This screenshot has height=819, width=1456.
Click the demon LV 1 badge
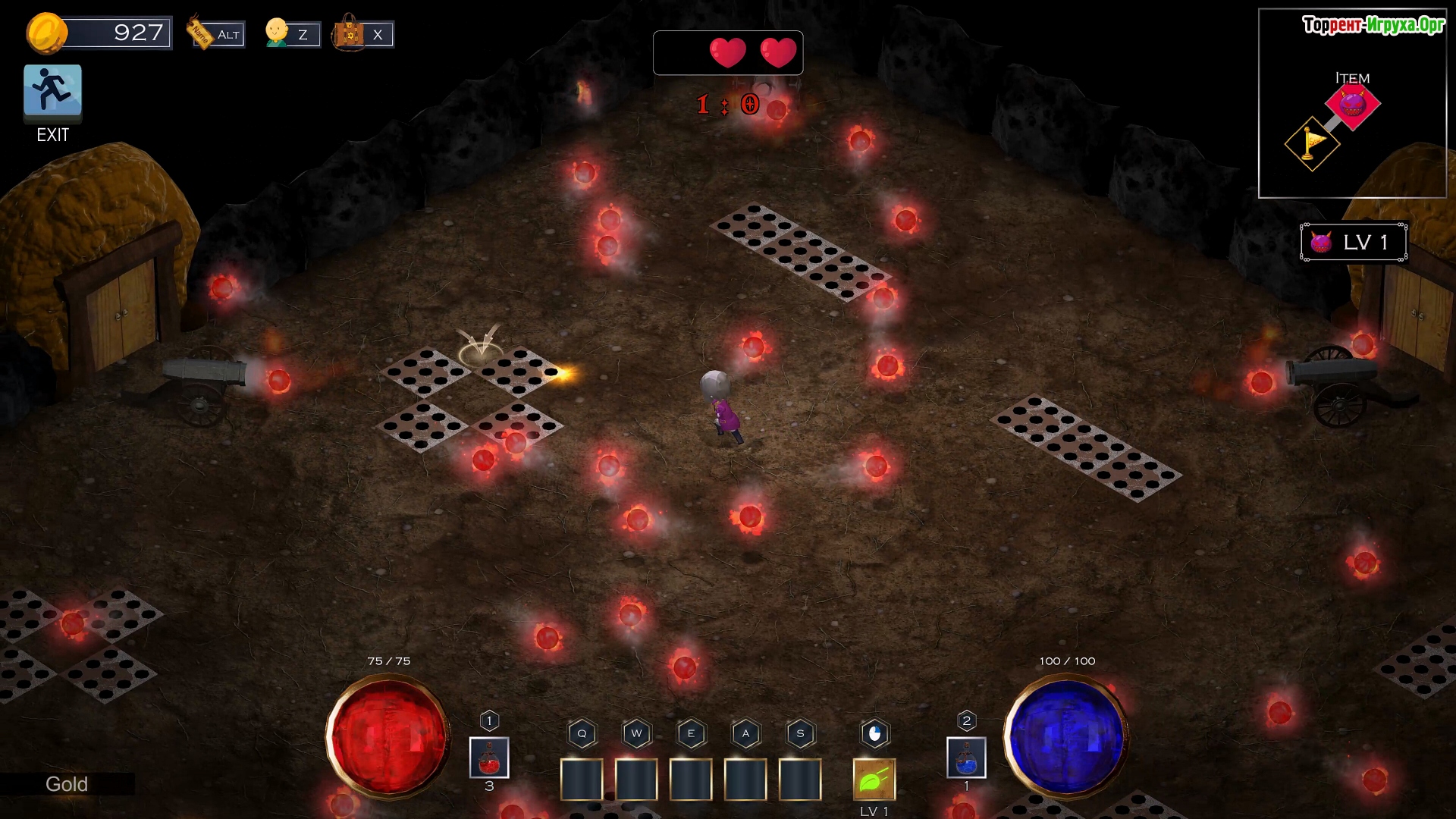(x=1354, y=243)
